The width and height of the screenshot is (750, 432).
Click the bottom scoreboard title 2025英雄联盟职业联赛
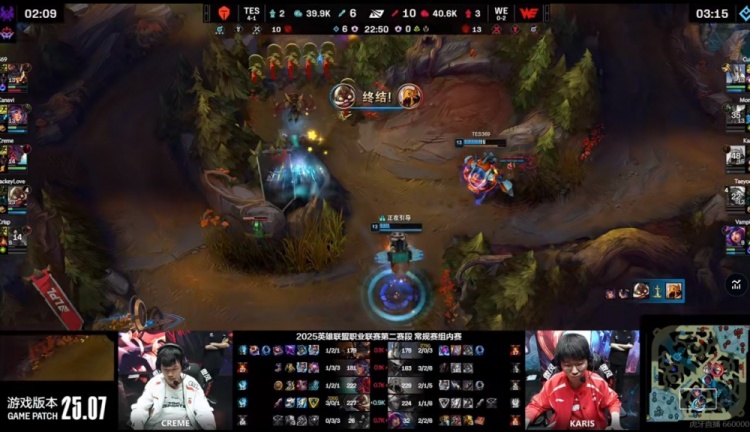pyautogui.click(x=378, y=338)
